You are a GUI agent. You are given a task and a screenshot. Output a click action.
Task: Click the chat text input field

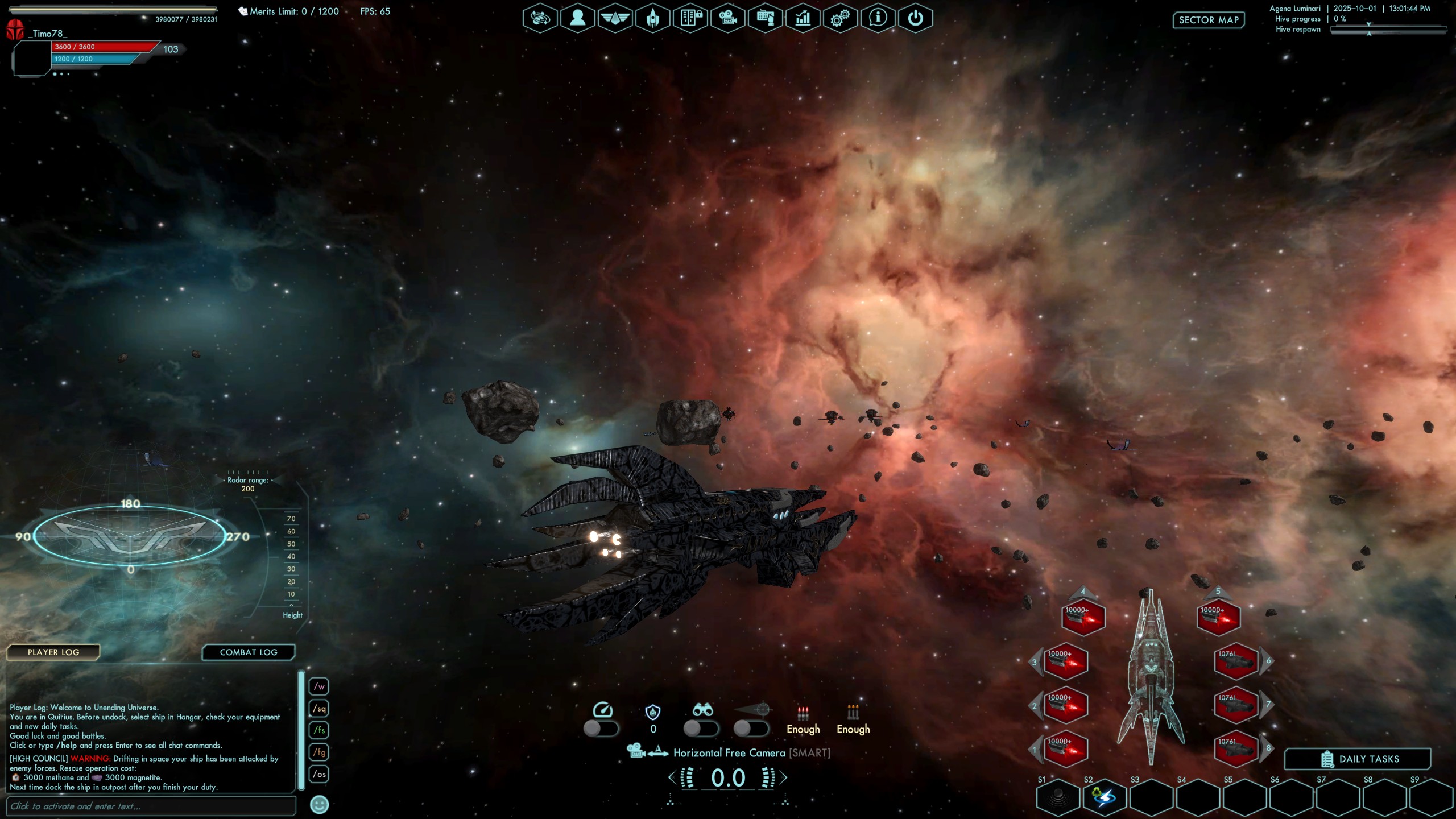coord(151,806)
